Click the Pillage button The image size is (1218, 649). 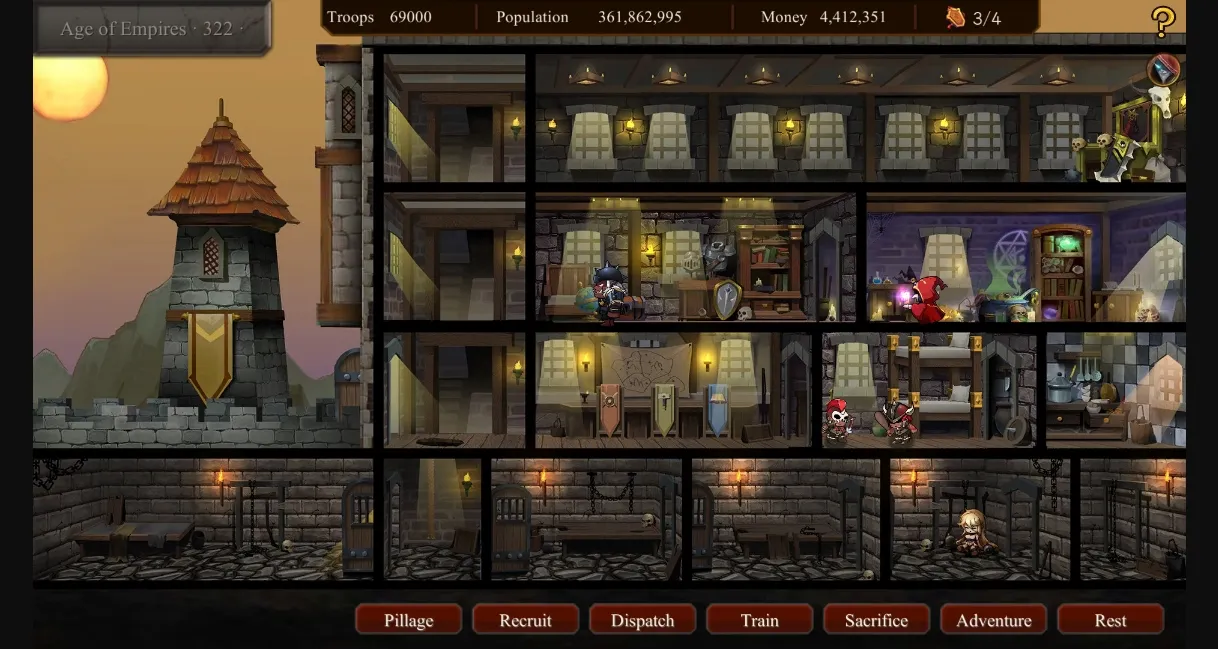pos(408,620)
